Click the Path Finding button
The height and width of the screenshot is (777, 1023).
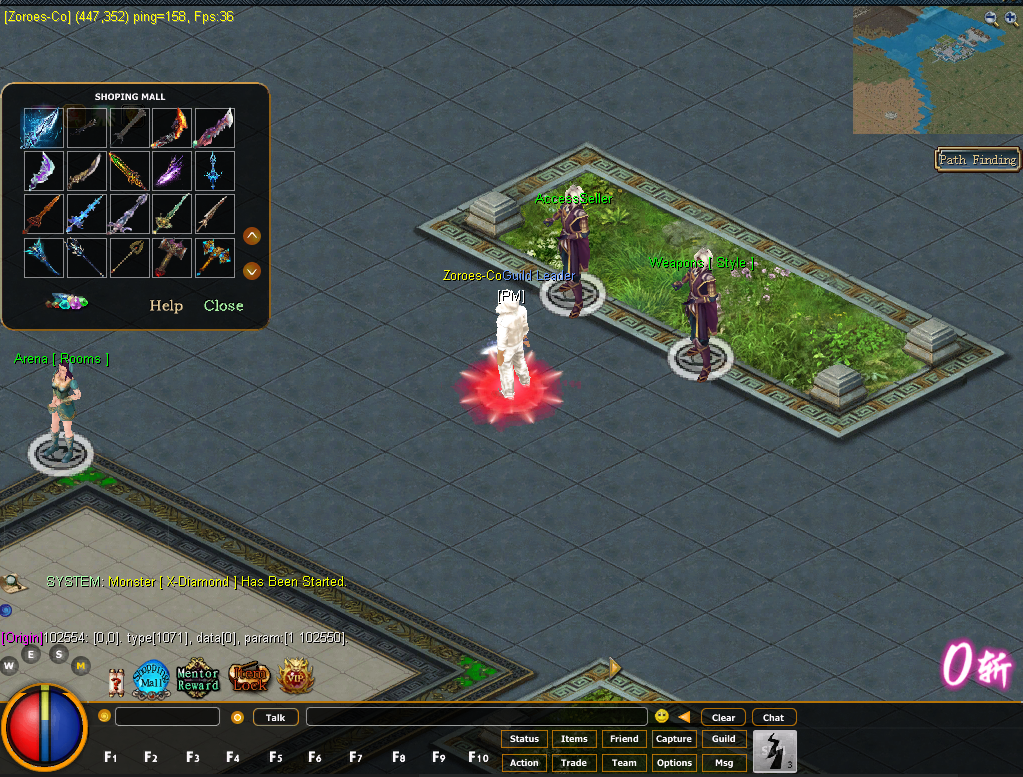coord(977,159)
